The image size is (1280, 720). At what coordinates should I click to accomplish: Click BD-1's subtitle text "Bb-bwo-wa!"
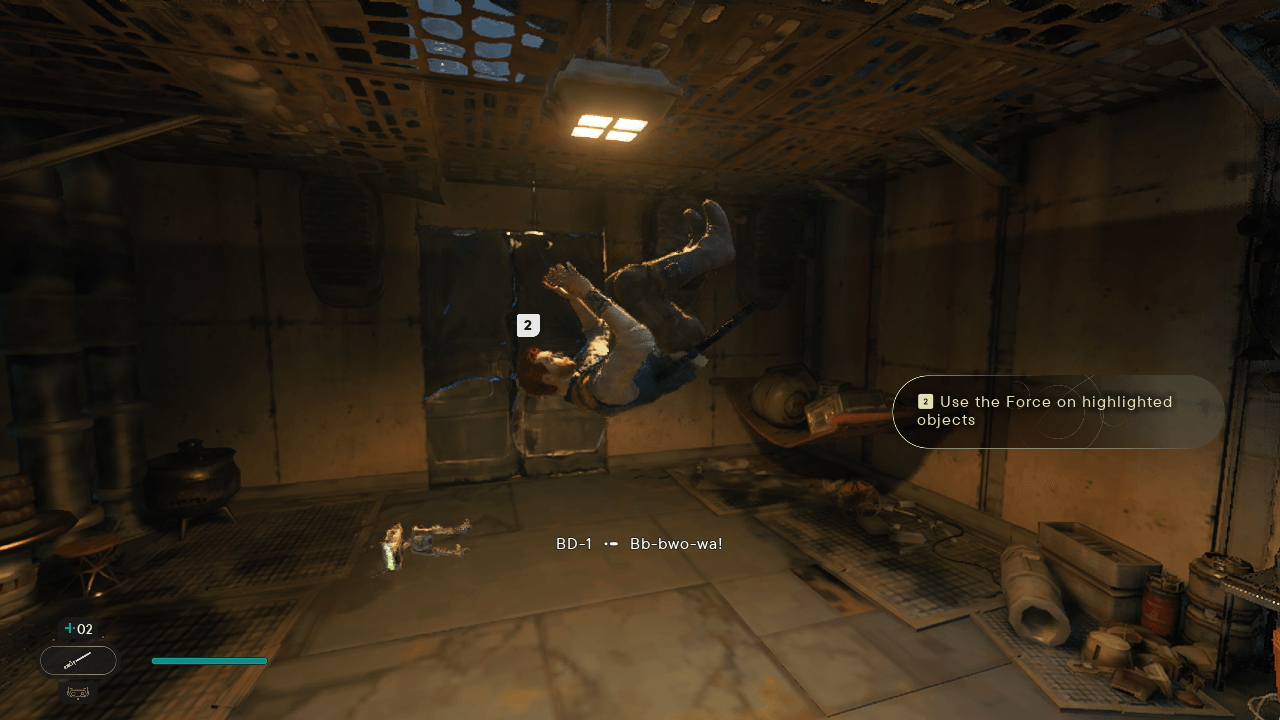pos(675,543)
